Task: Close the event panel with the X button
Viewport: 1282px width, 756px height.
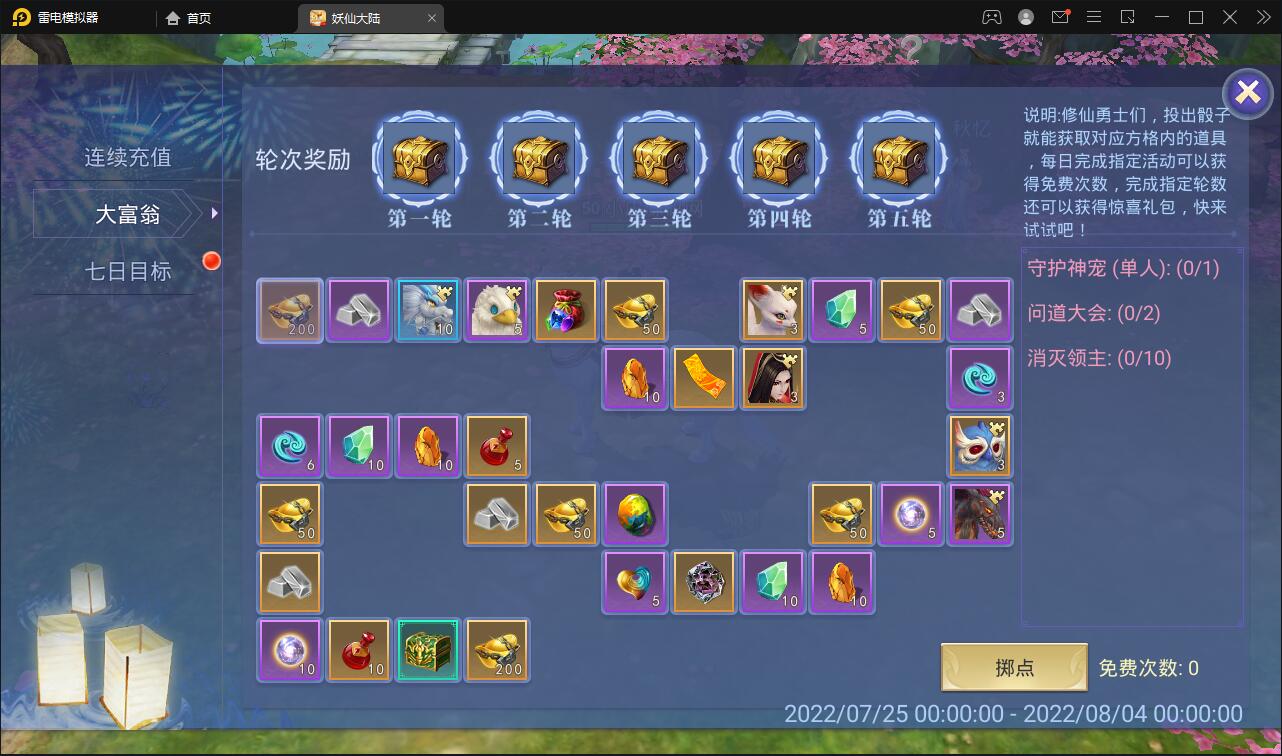Action: (1247, 93)
